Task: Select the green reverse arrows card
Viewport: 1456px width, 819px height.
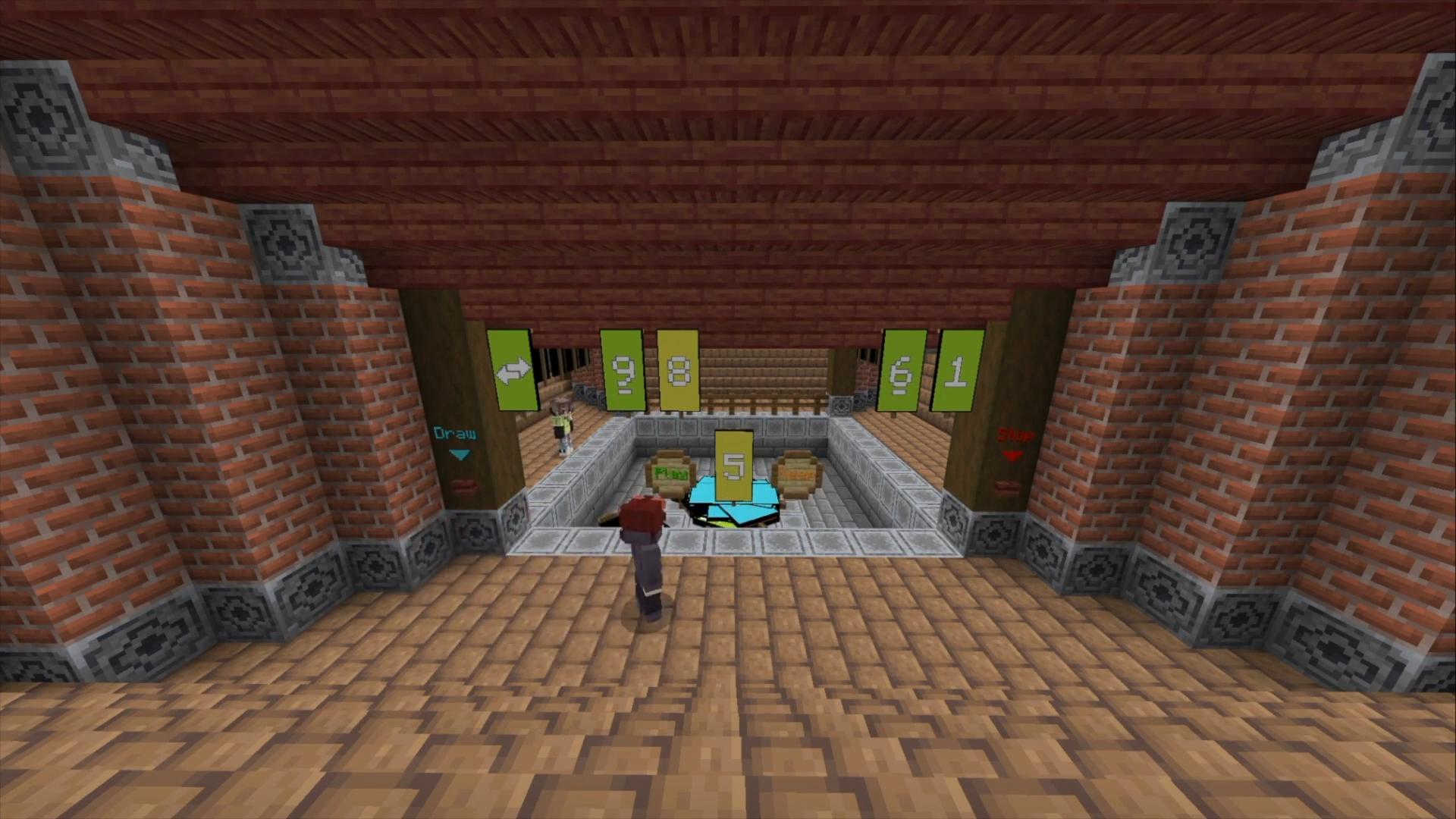Action: point(513,370)
